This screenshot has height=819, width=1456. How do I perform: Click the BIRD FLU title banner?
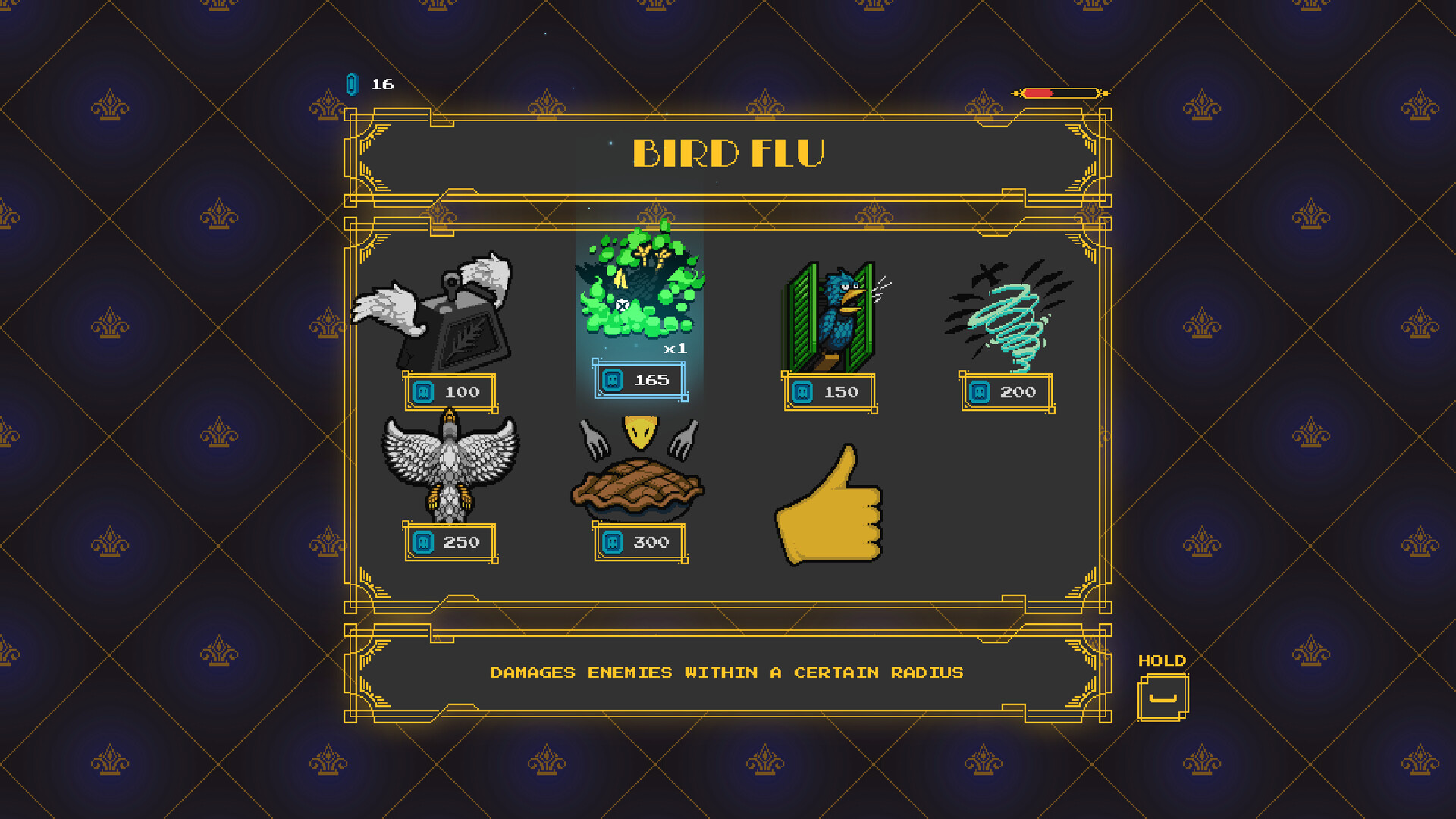(726, 152)
